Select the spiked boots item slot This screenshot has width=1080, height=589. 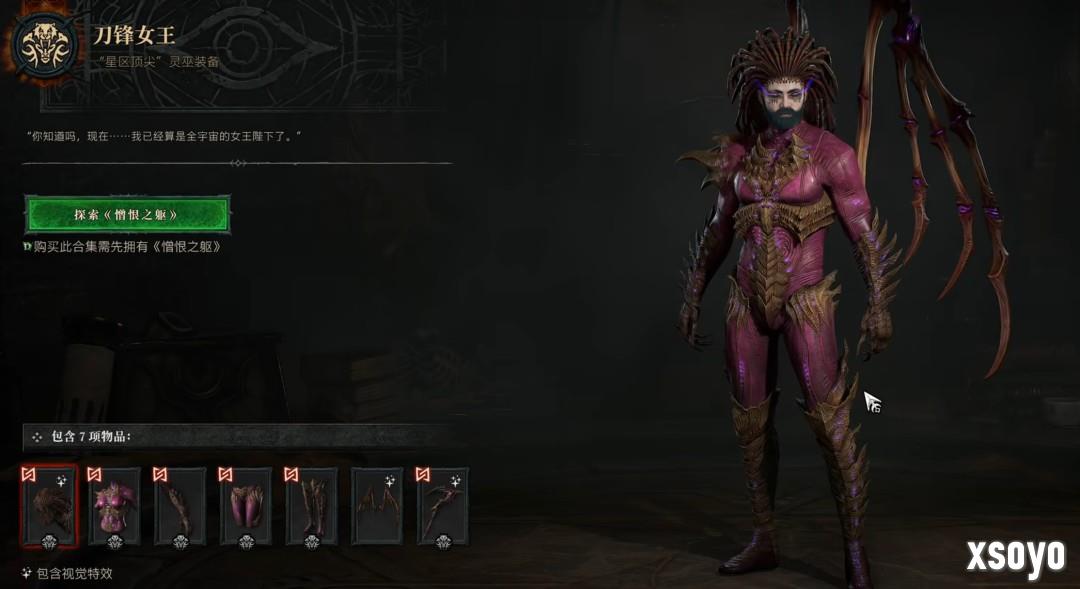click(312, 506)
